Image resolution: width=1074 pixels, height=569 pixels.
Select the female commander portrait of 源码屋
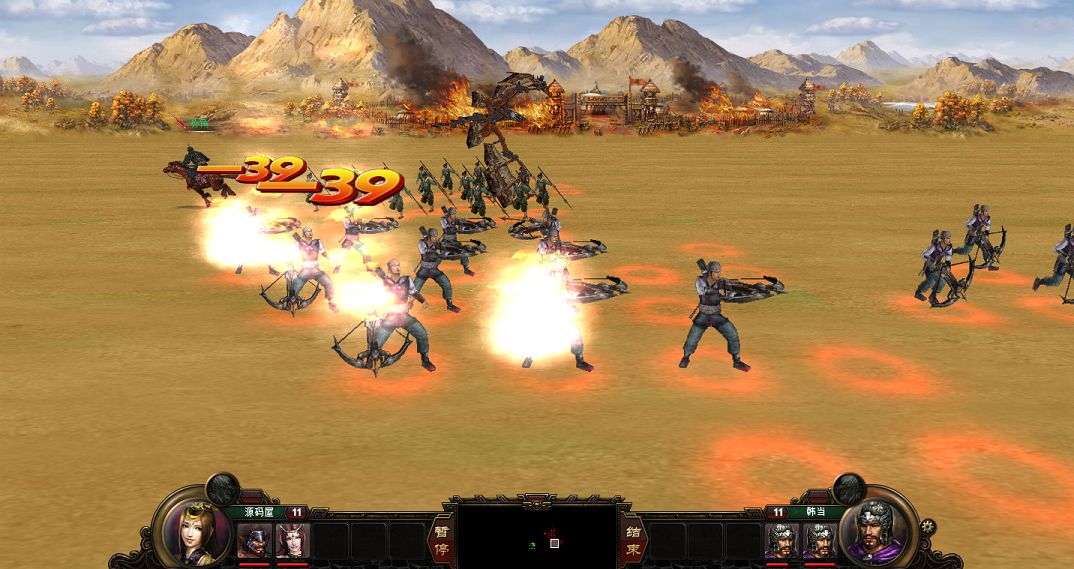[192, 528]
